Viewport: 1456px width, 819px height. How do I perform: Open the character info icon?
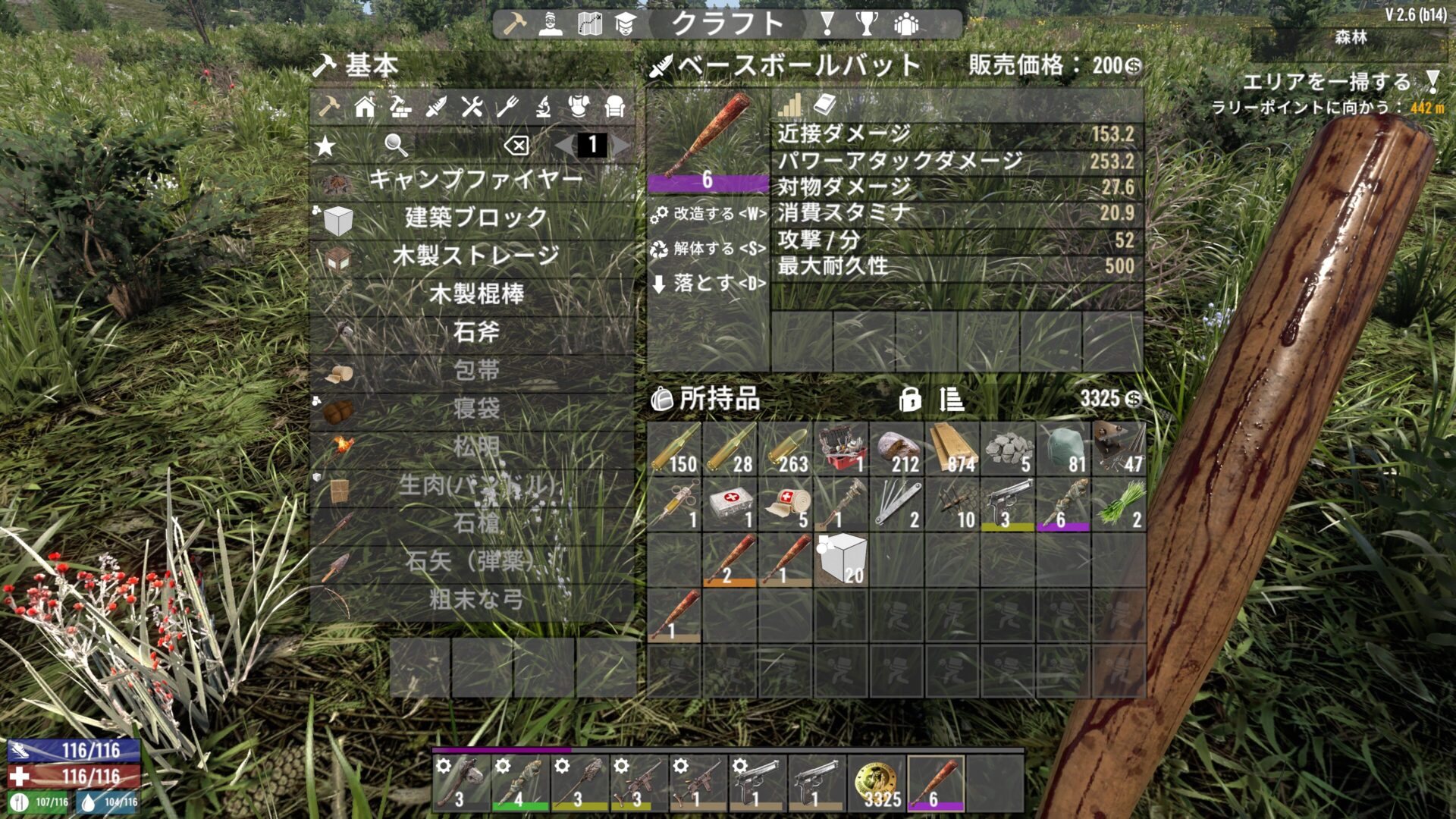click(551, 24)
